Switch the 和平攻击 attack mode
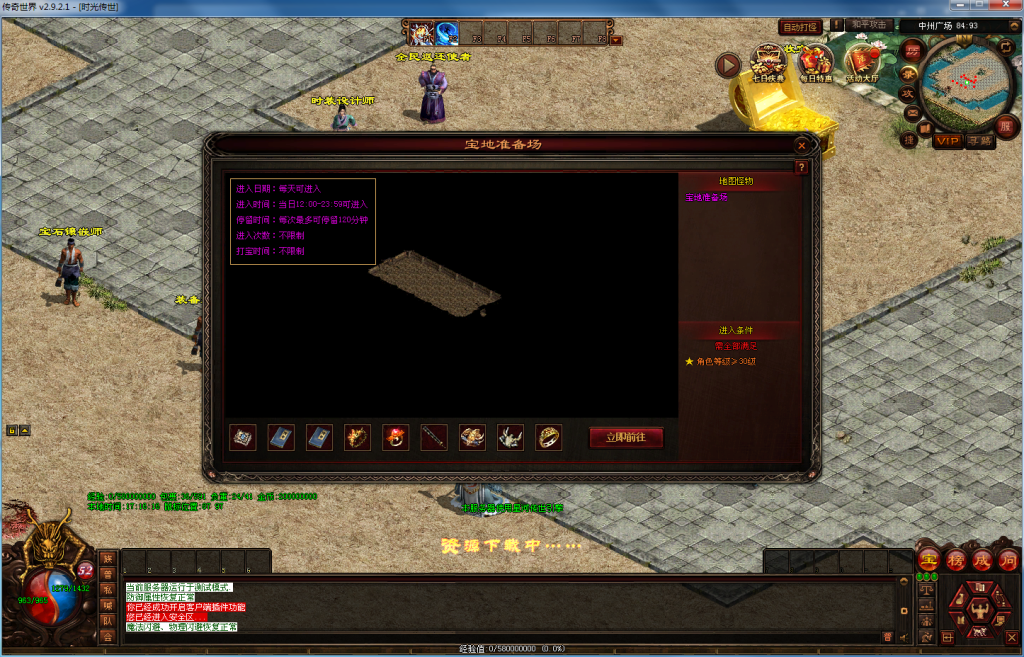Viewport: 1024px width, 657px height. click(x=867, y=24)
